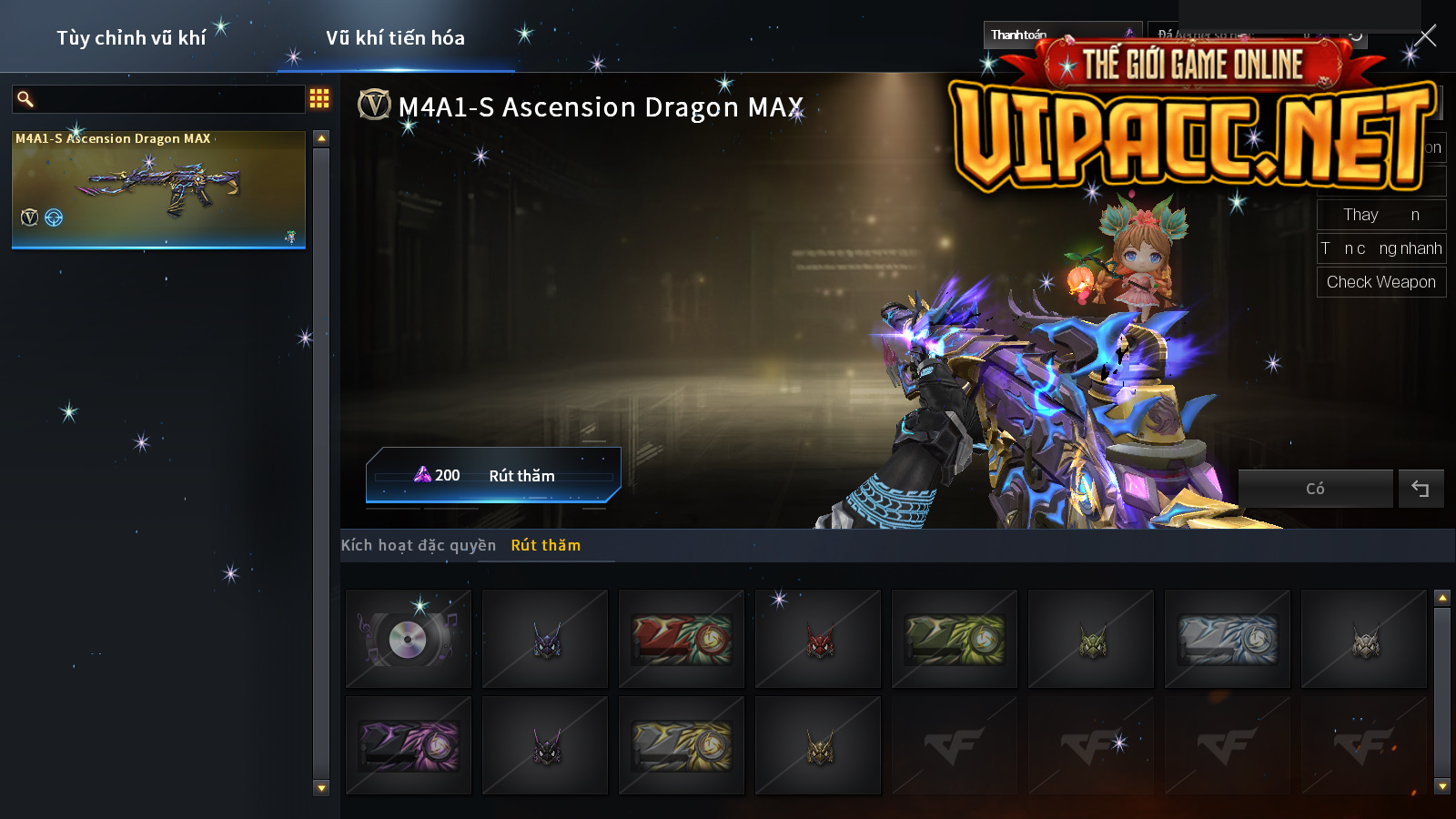Click the Có button
1456x819 pixels.
point(1315,489)
